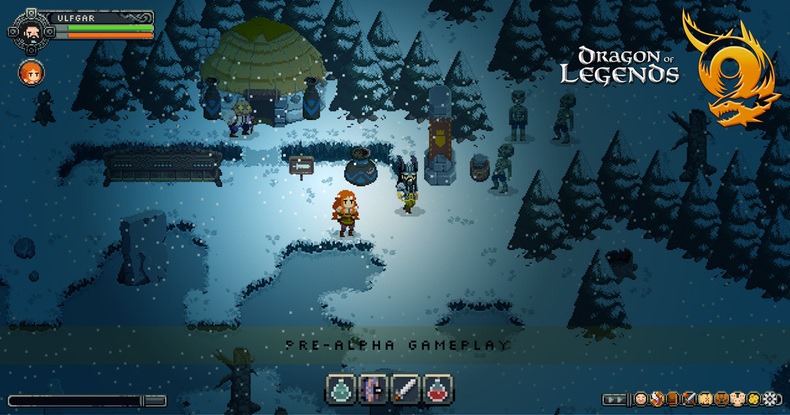Open the parchment map icon
The height and width of the screenshot is (415, 790).
[705, 399]
